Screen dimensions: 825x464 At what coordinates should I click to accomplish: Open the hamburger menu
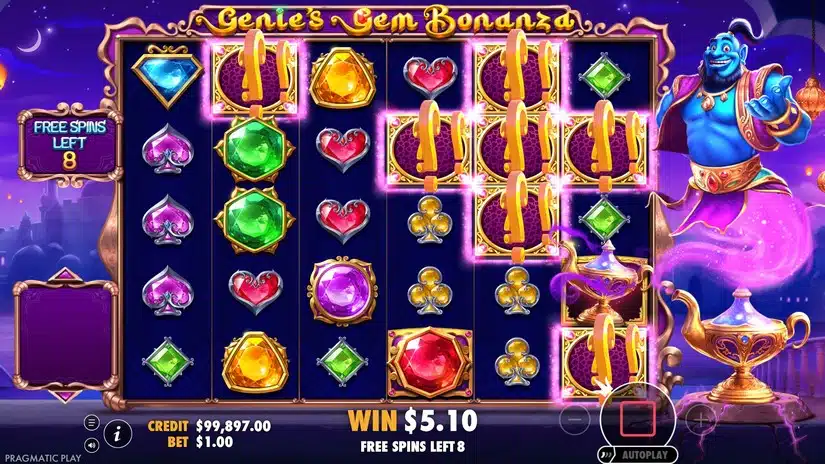(x=91, y=423)
